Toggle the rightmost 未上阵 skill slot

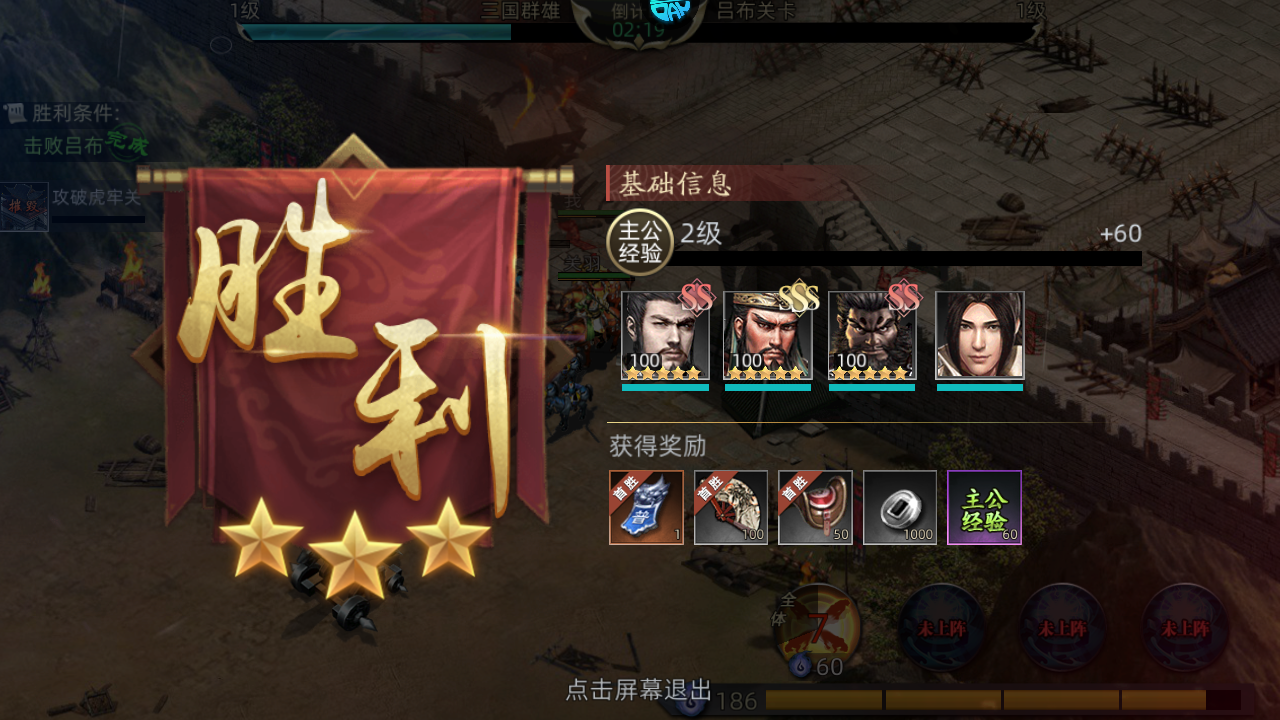pos(1183,630)
